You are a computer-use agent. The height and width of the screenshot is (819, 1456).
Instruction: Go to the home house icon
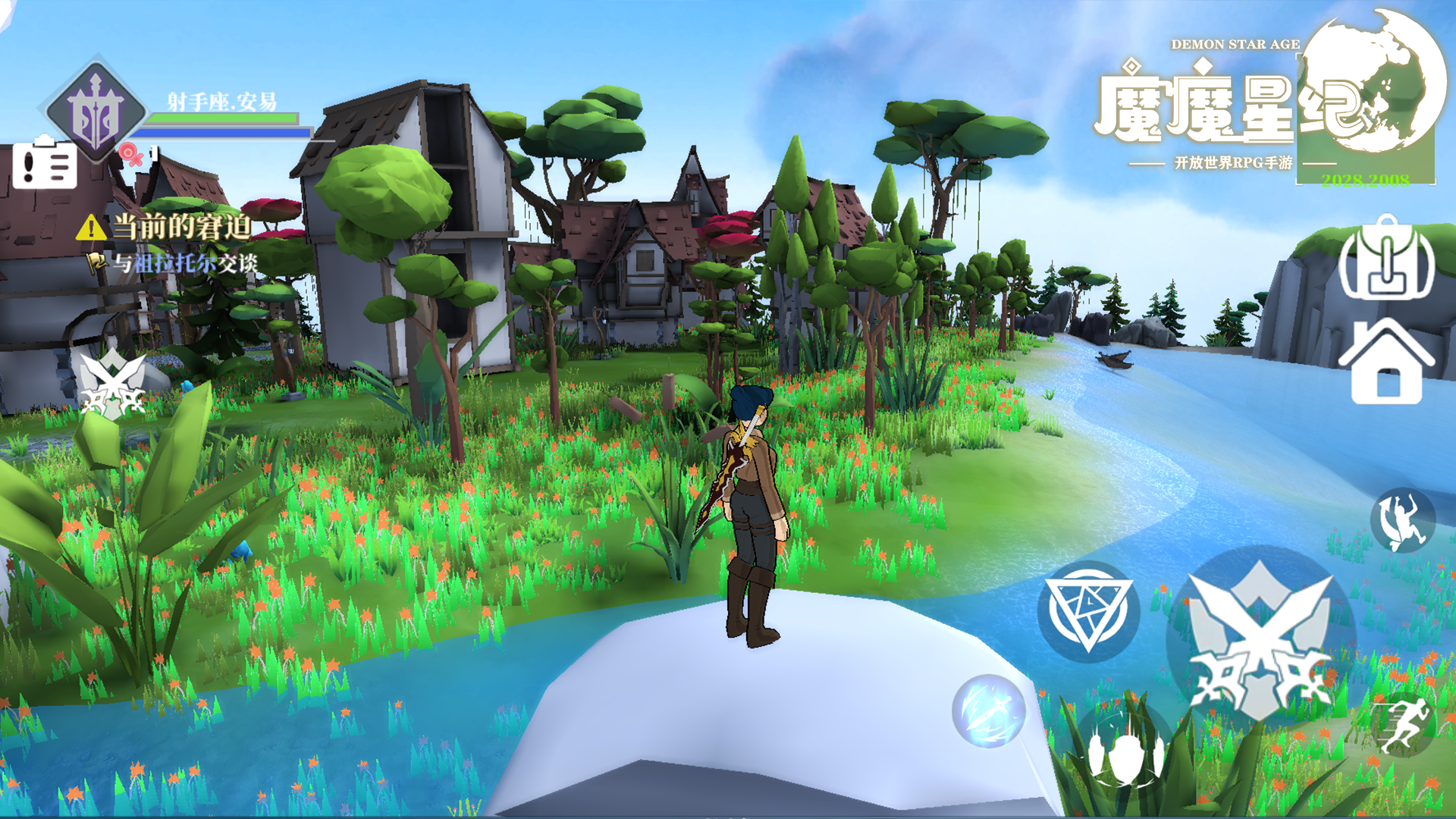point(1386,362)
